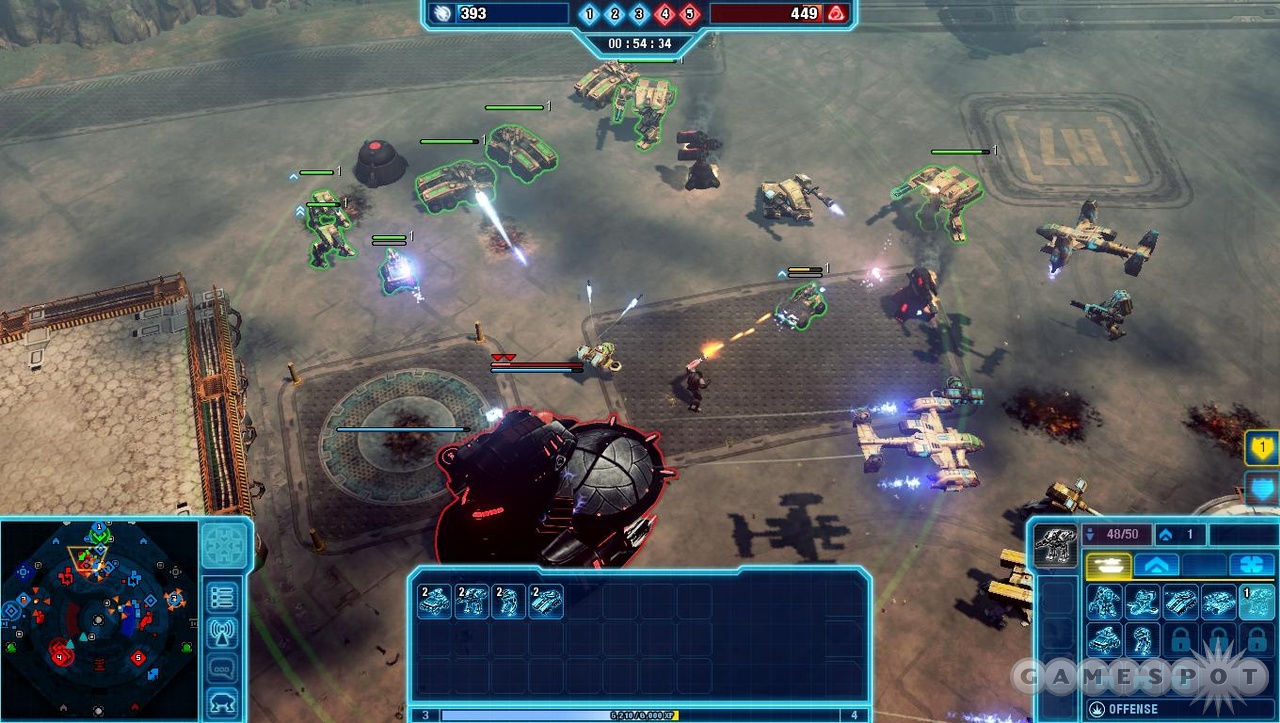The width and height of the screenshot is (1280, 723).
Task: Open the chat bubble button
Action: coord(222,667)
